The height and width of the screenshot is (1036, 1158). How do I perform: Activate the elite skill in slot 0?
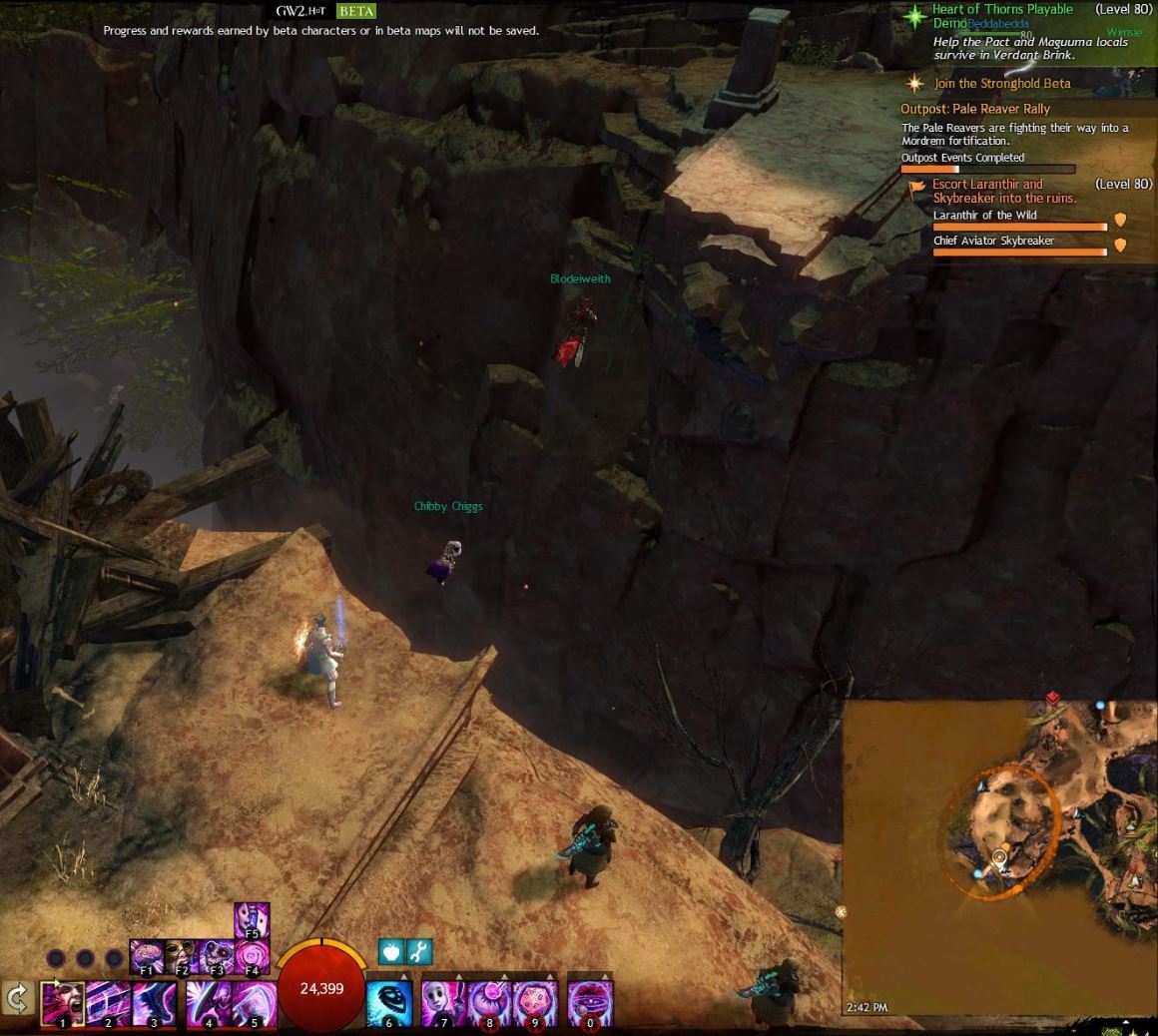pyautogui.click(x=590, y=1003)
